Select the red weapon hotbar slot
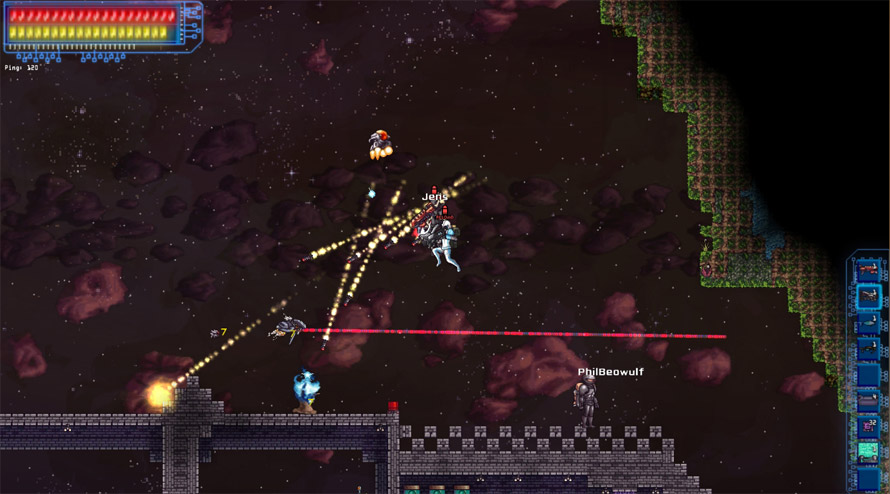 pos(868,270)
